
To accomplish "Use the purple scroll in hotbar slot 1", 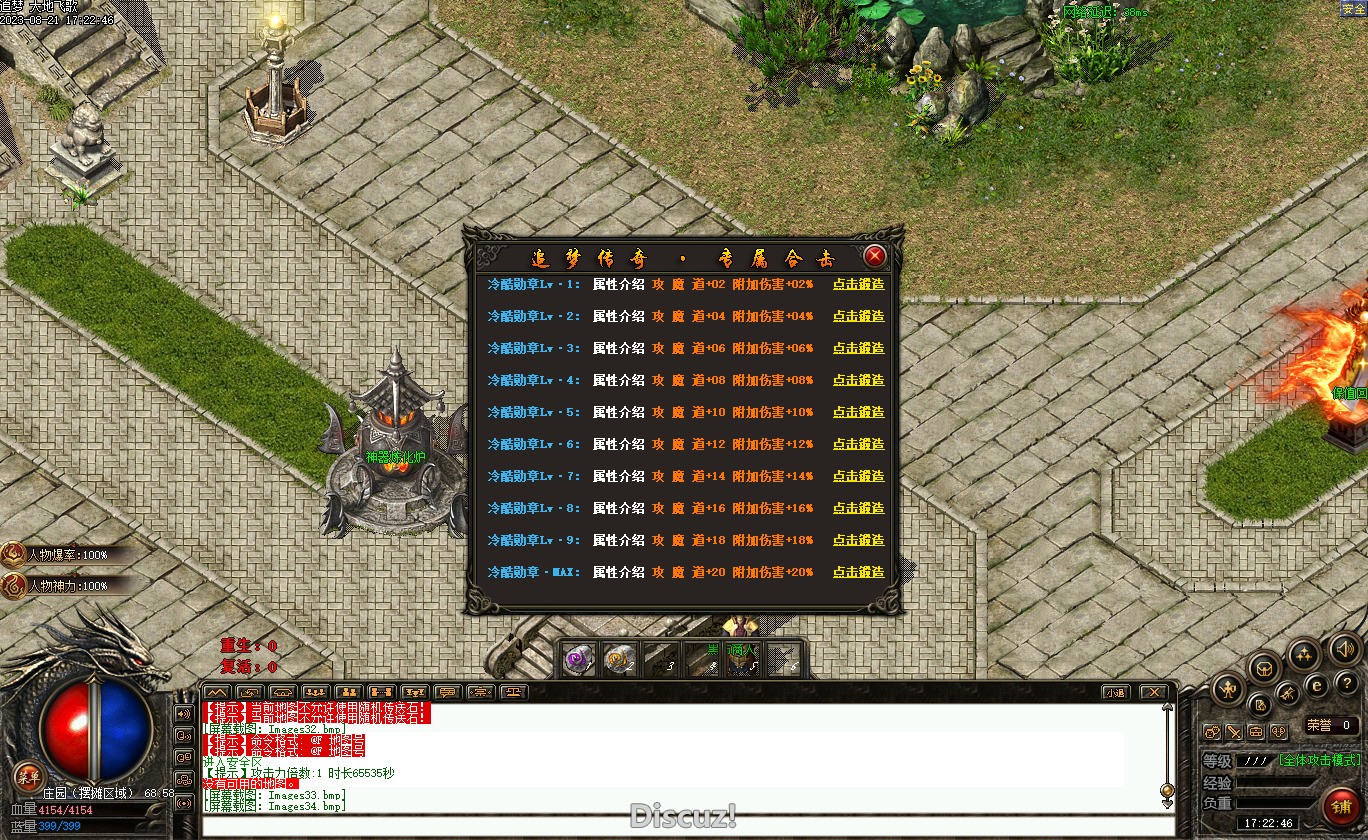I will (578, 660).
